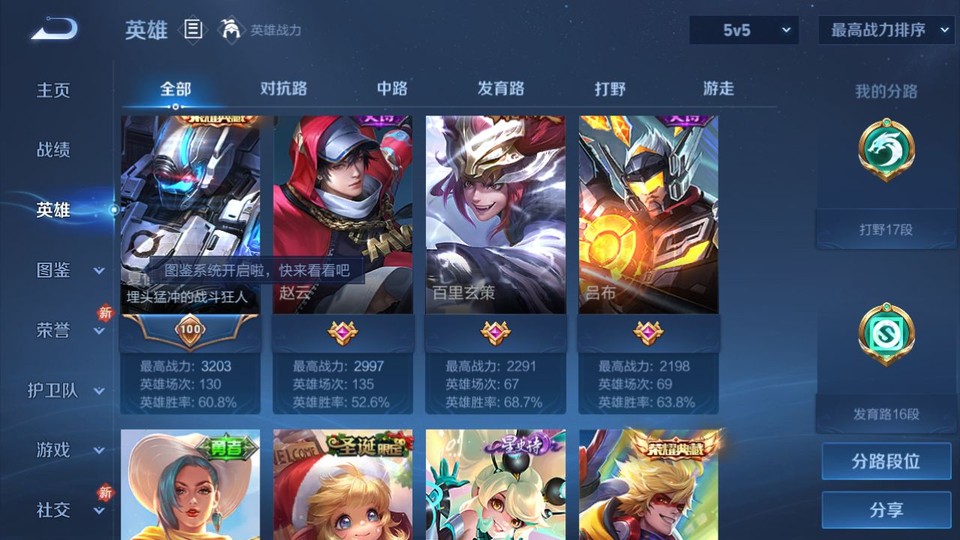This screenshot has width=960, height=540.
Task: Go back using the top-left arrow
Action: [53, 29]
